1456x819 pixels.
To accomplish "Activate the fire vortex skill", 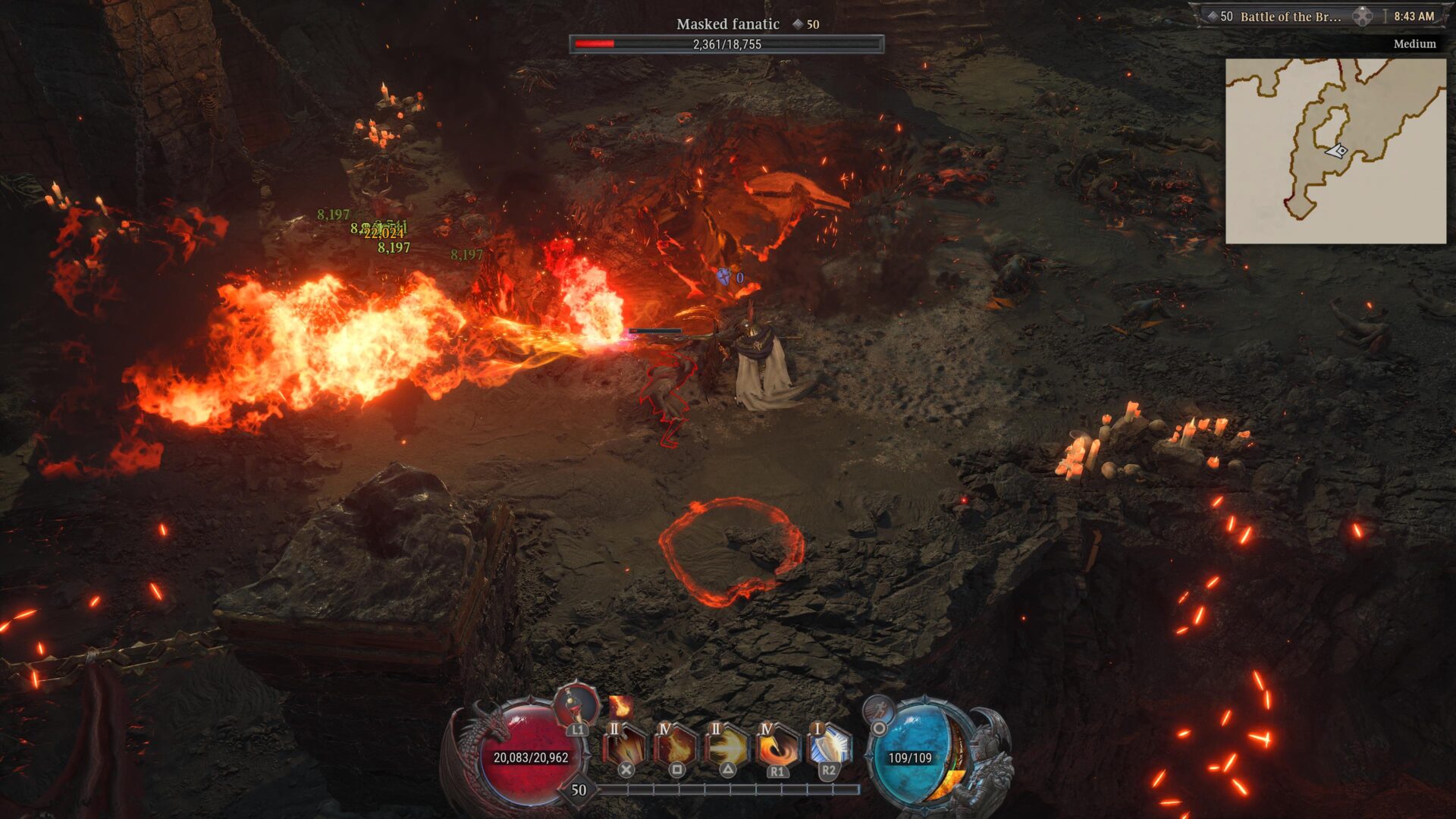I will (x=777, y=745).
